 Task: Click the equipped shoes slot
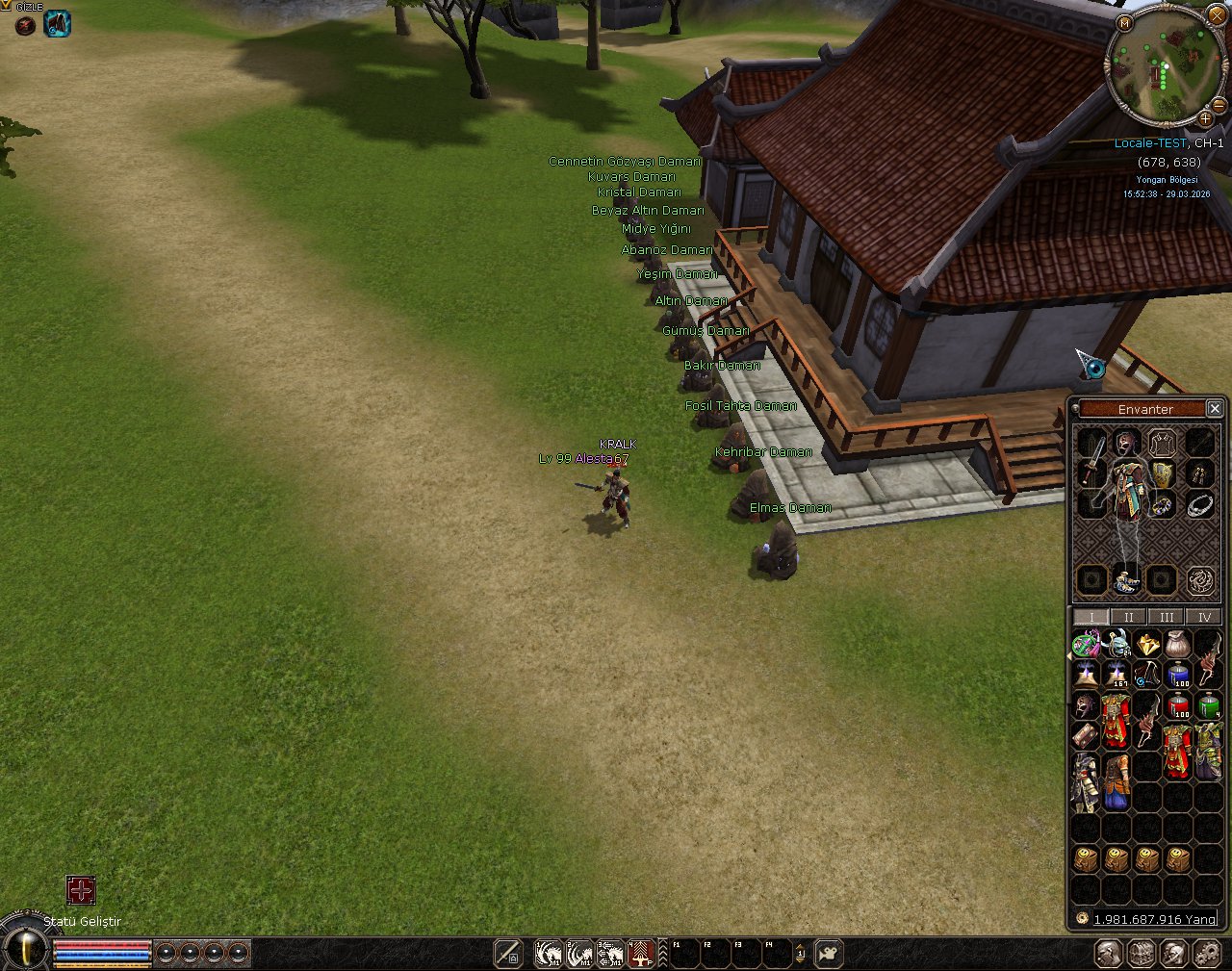pyautogui.click(x=1126, y=580)
